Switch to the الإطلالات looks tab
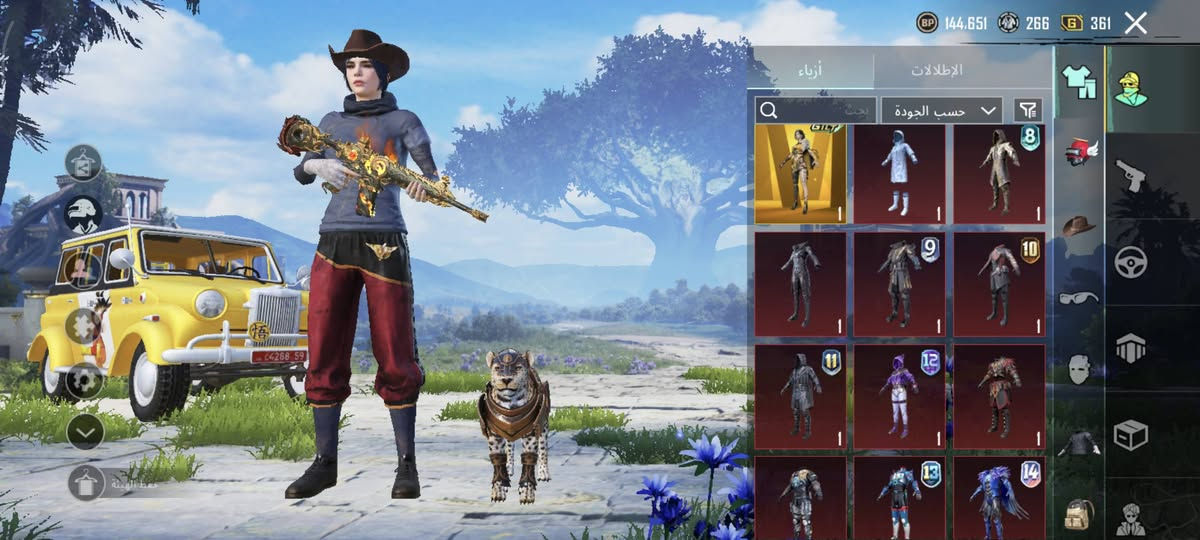Screen dimensions: 1200x540 pyautogui.click(x=937, y=70)
